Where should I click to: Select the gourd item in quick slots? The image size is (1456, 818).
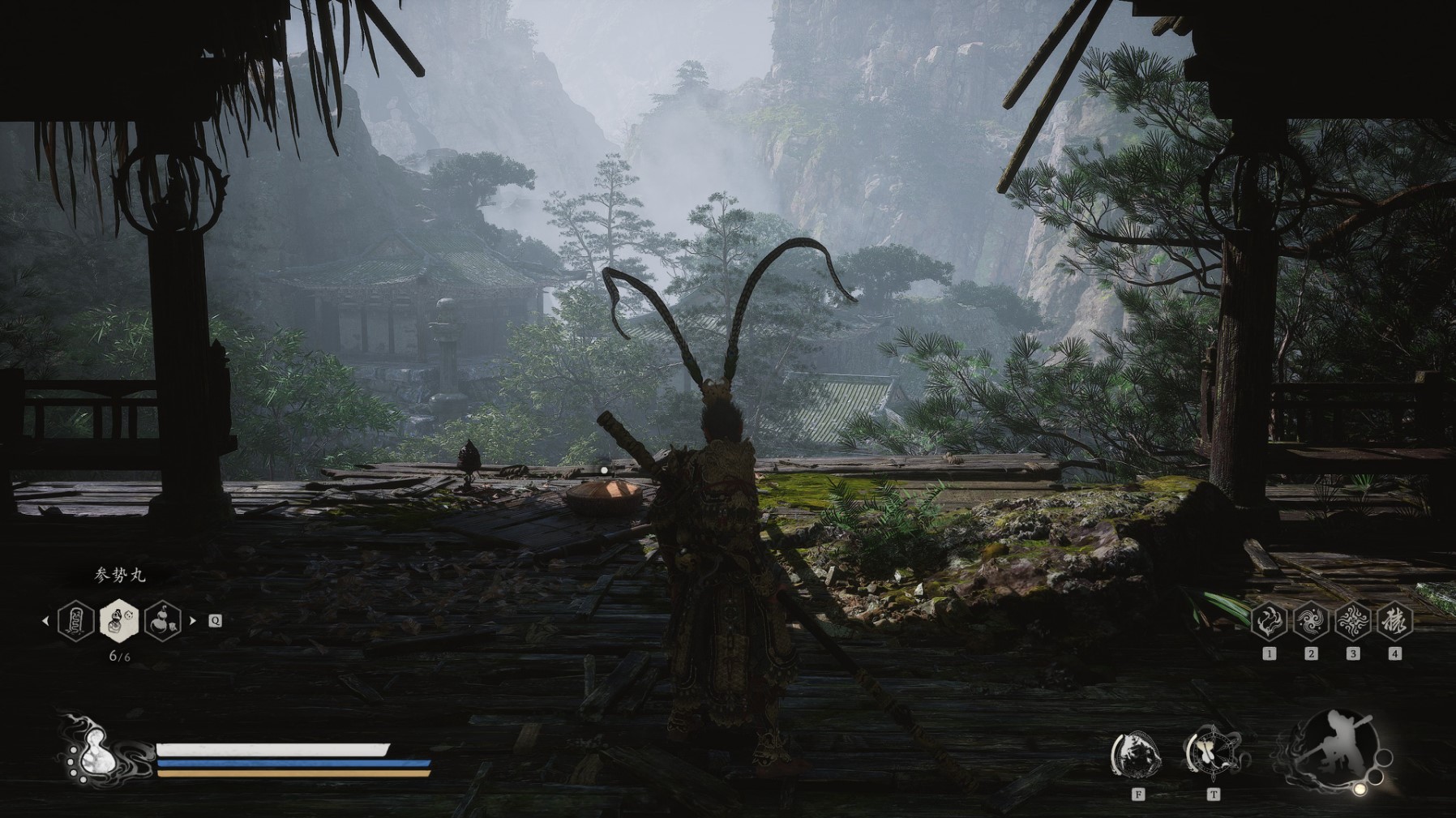tap(163, 621)
